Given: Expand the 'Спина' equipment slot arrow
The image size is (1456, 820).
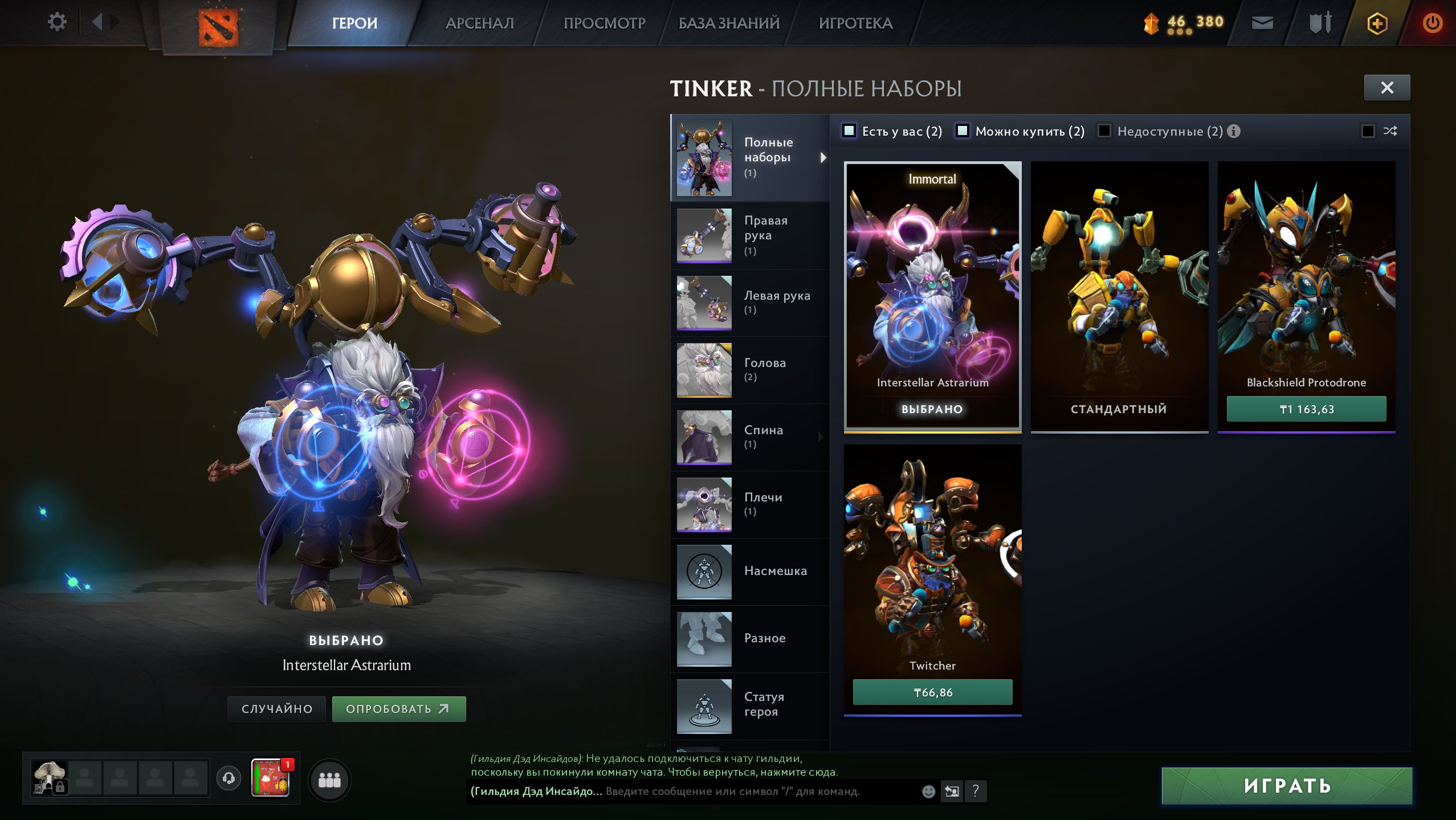Looking at the screenshot, I should pos(821,436).
